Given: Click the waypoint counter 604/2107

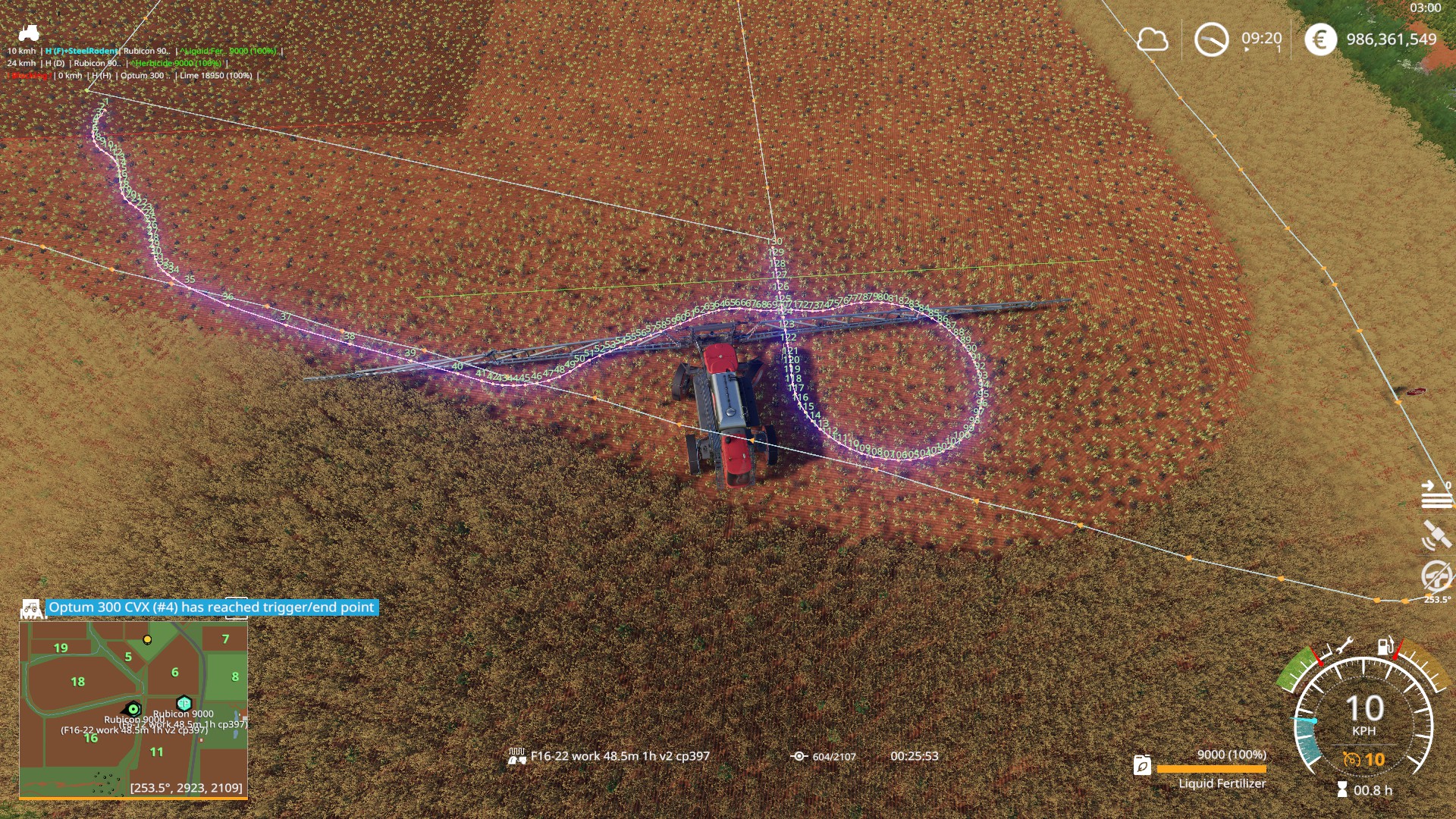Looking at the screenshot, I should coord(834,756).
